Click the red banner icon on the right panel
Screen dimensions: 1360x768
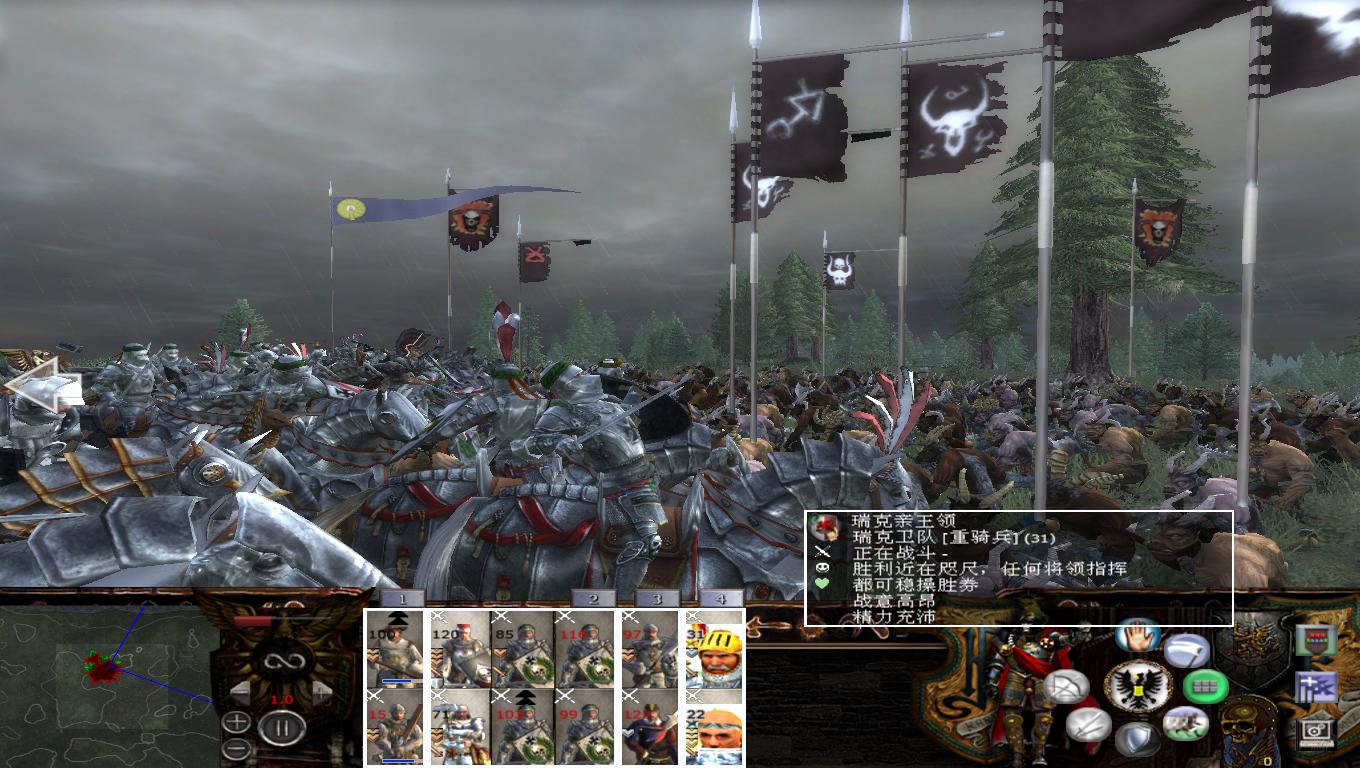(1315, 638)
